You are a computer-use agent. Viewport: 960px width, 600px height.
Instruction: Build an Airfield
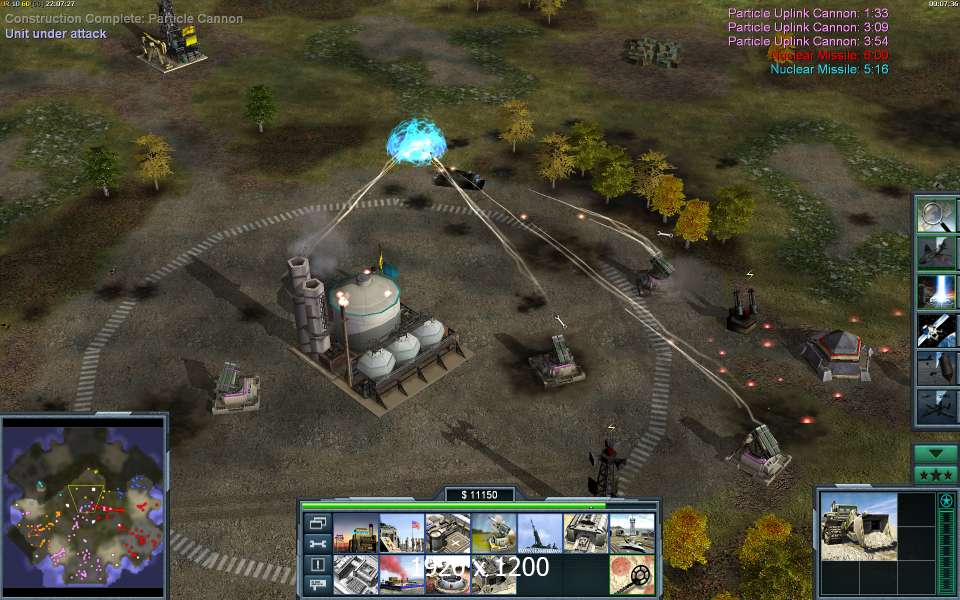click(631, 533)
